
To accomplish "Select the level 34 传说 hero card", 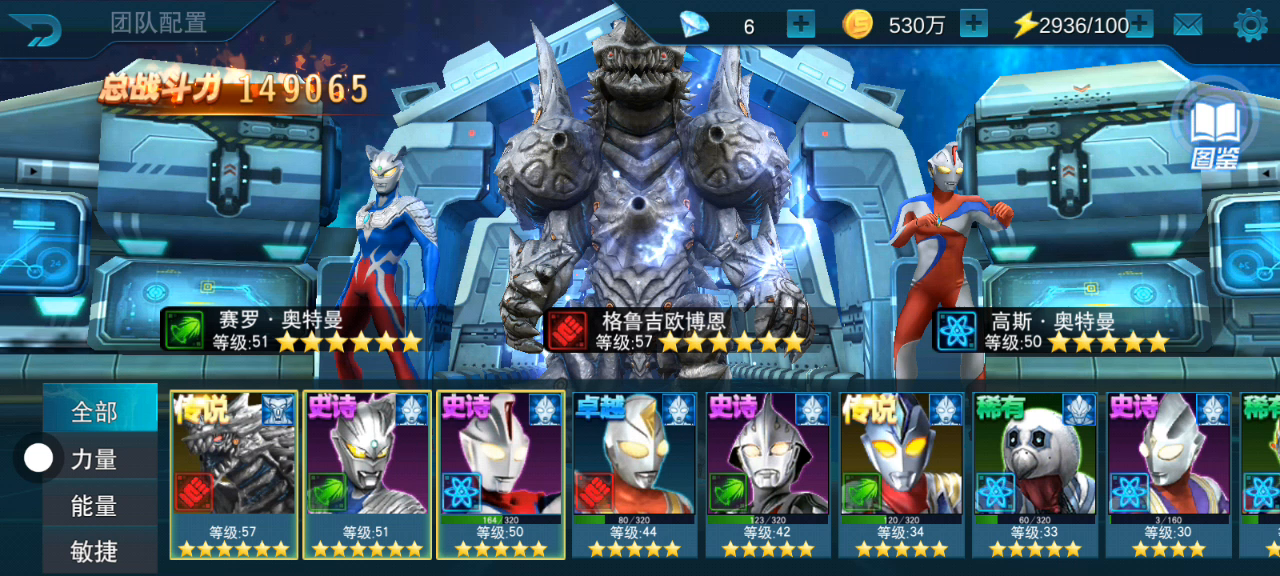I will coord(902,474).
